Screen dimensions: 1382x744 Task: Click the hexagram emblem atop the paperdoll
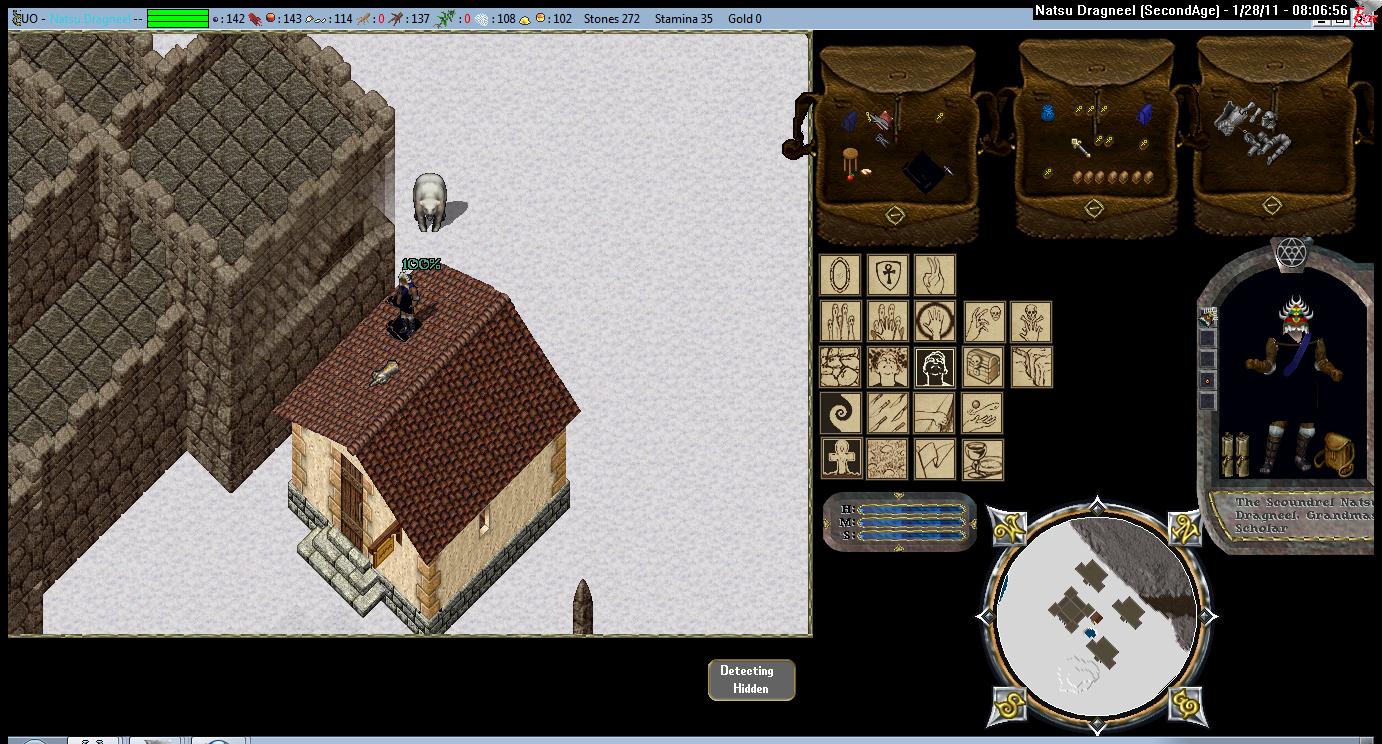point(1289,252)
